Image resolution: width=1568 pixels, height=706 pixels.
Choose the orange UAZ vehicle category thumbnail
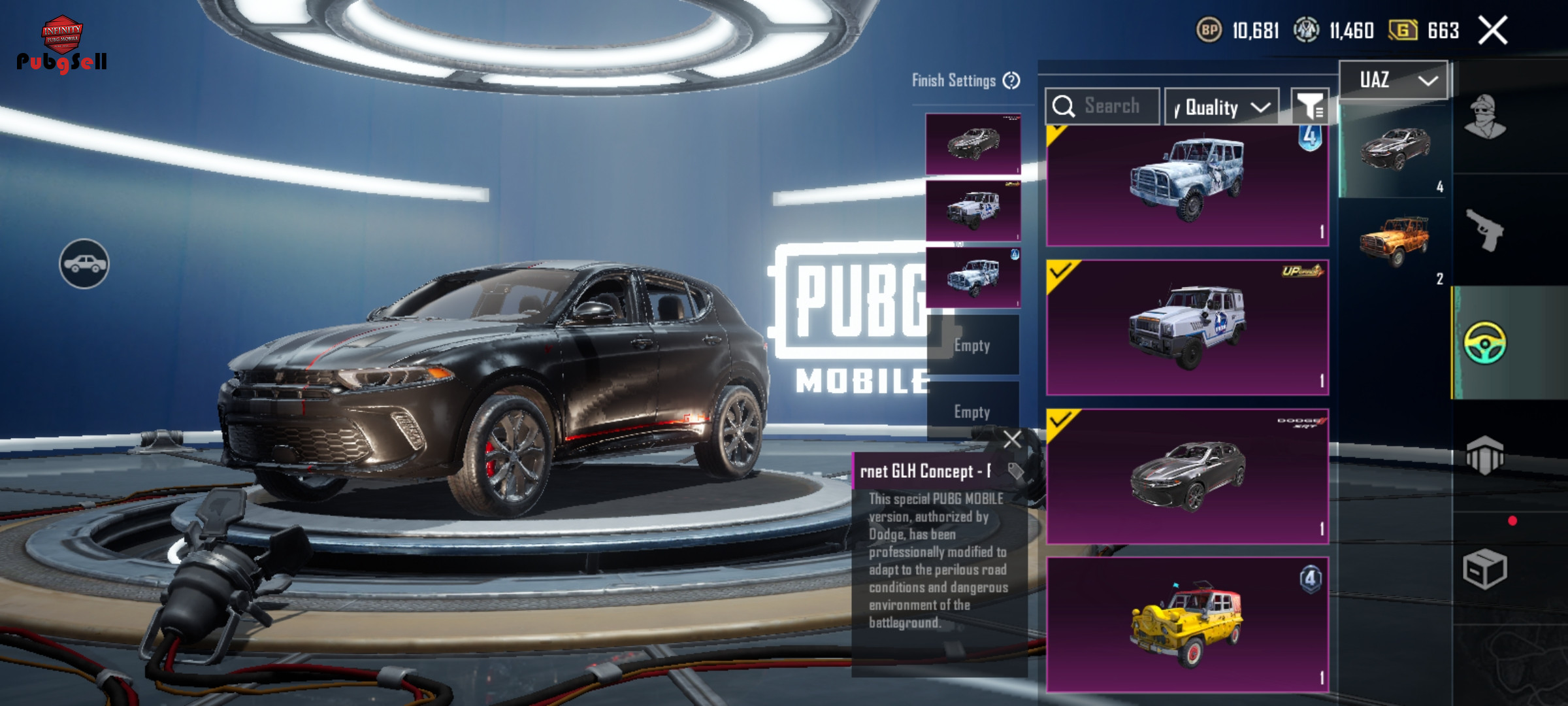coord(1395,242)
